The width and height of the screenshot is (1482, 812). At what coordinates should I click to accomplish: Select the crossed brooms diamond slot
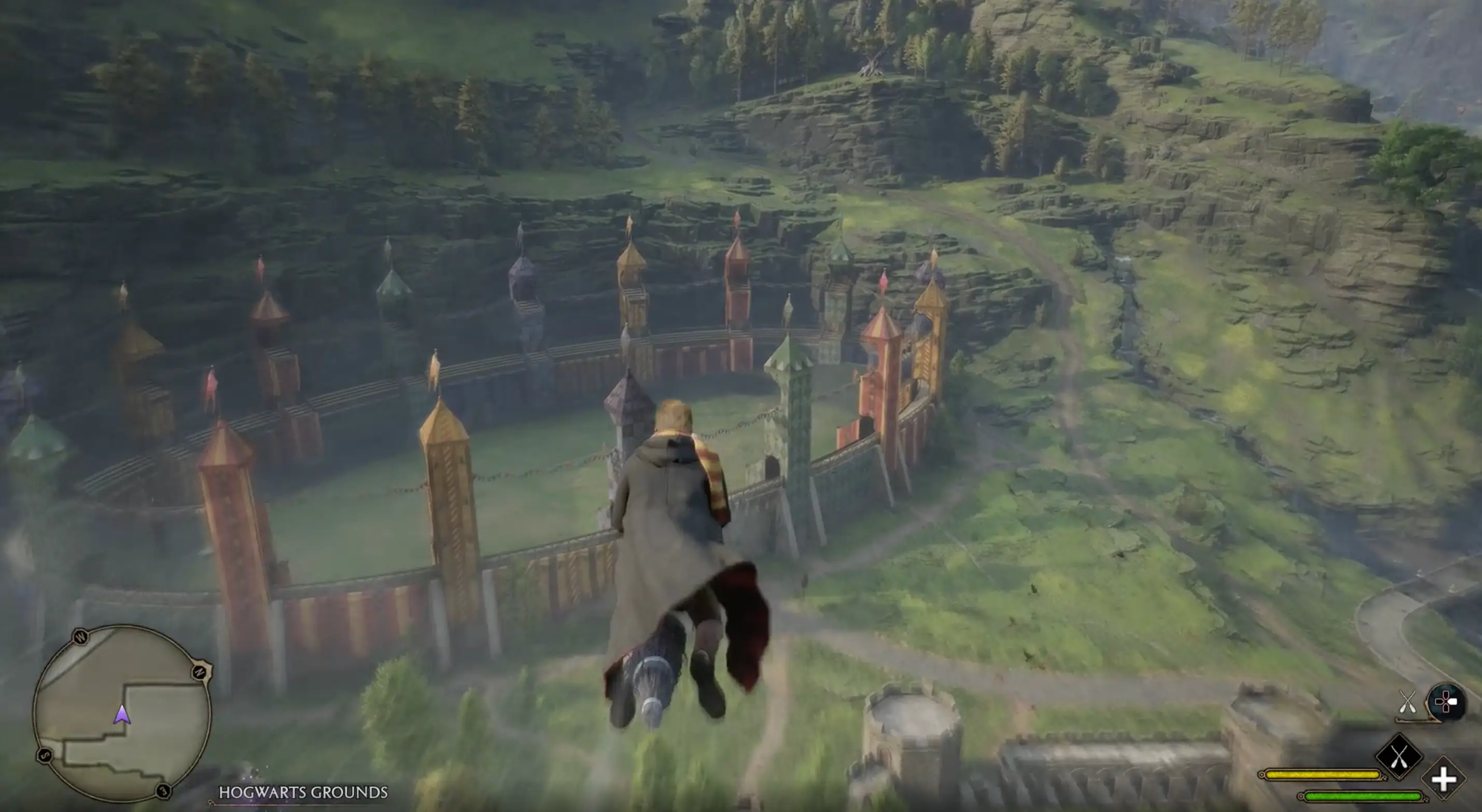(x=1399, y=755)
